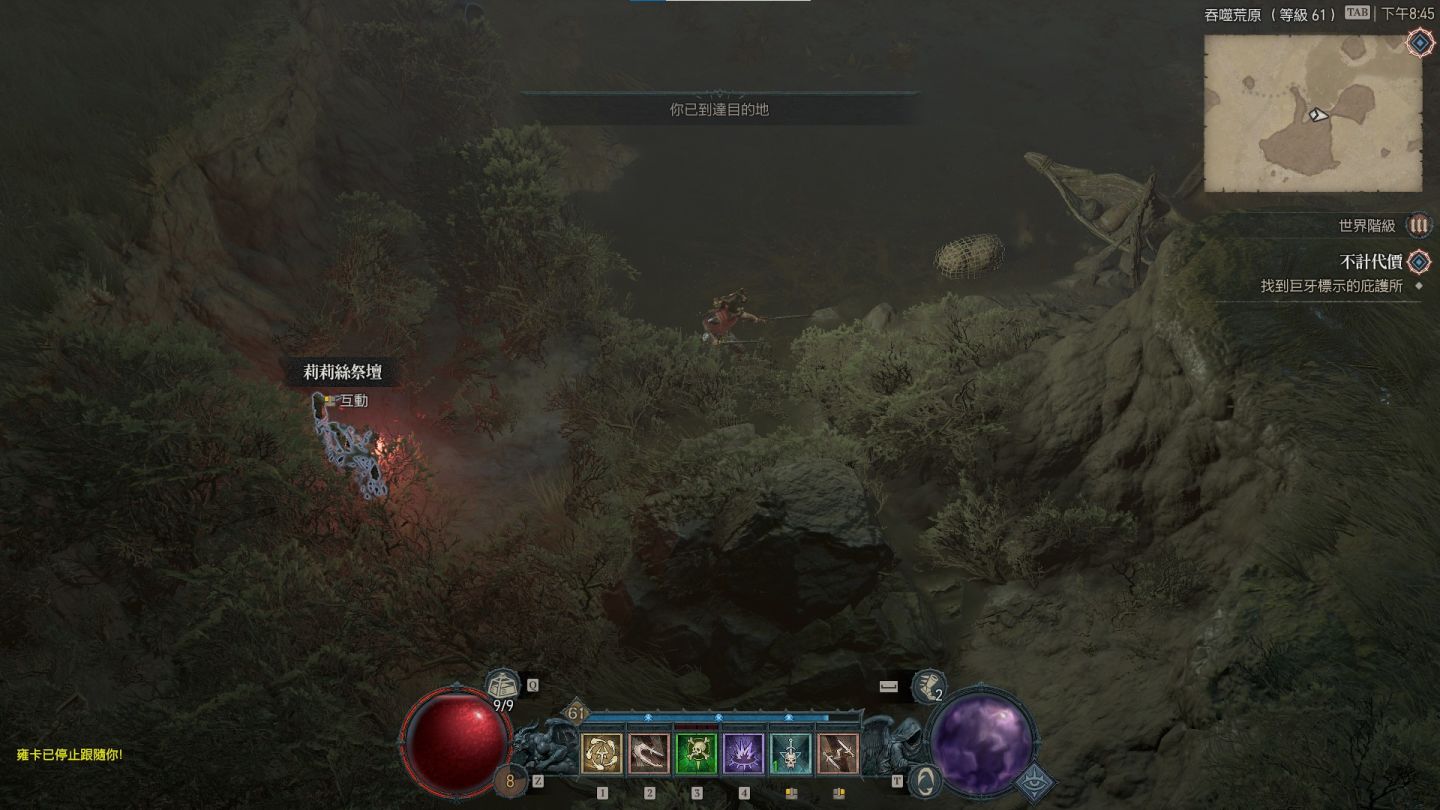
Task: Open the town portal swirl icon
Action: 927,780
